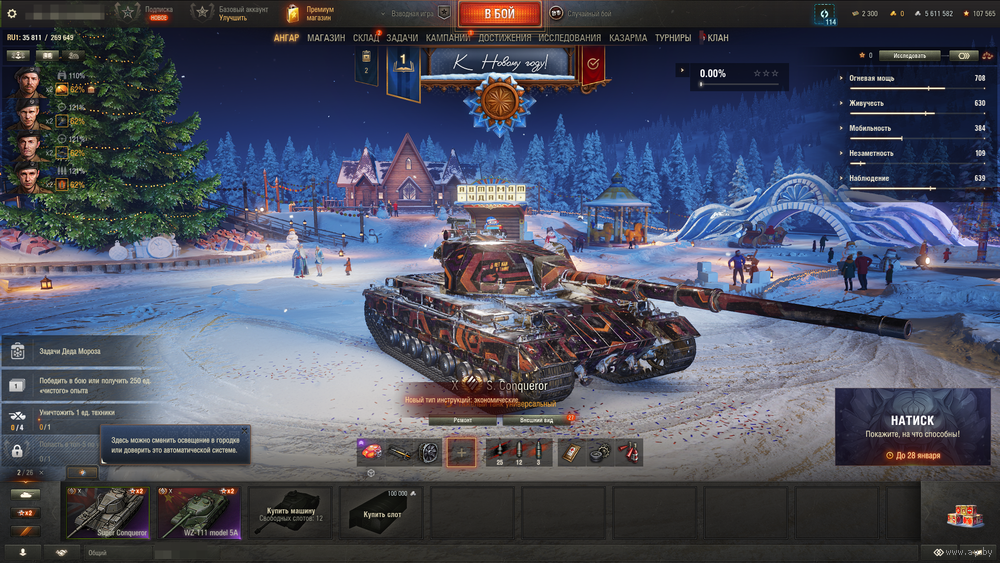Click the Исследовать button
This screenshot has height=563, width=1000.
click(x=909, y=56)
